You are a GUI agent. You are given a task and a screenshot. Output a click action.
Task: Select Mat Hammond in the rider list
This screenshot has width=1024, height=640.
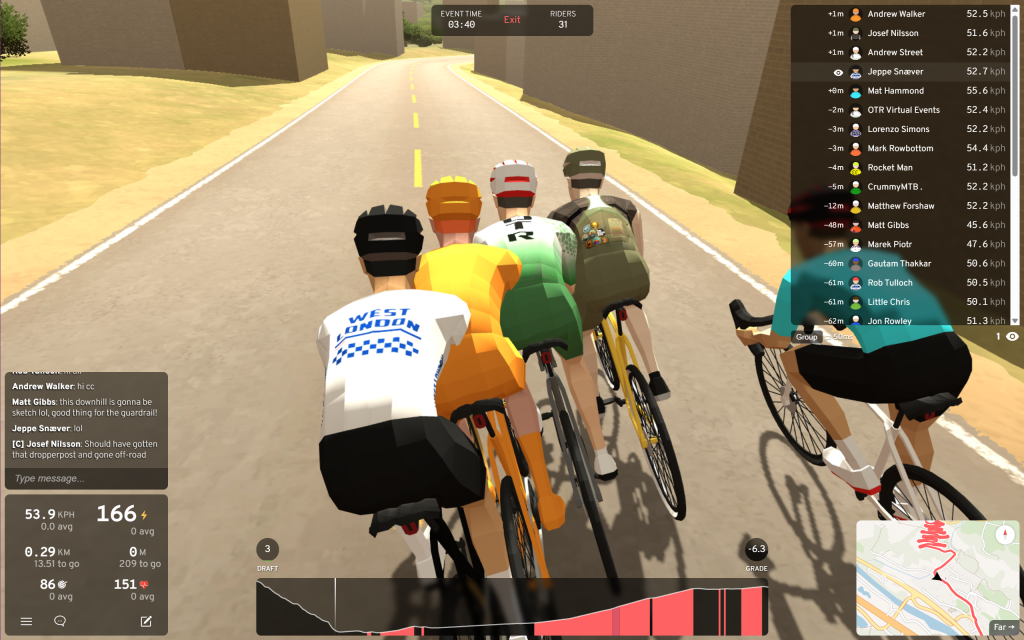point(896,91)
